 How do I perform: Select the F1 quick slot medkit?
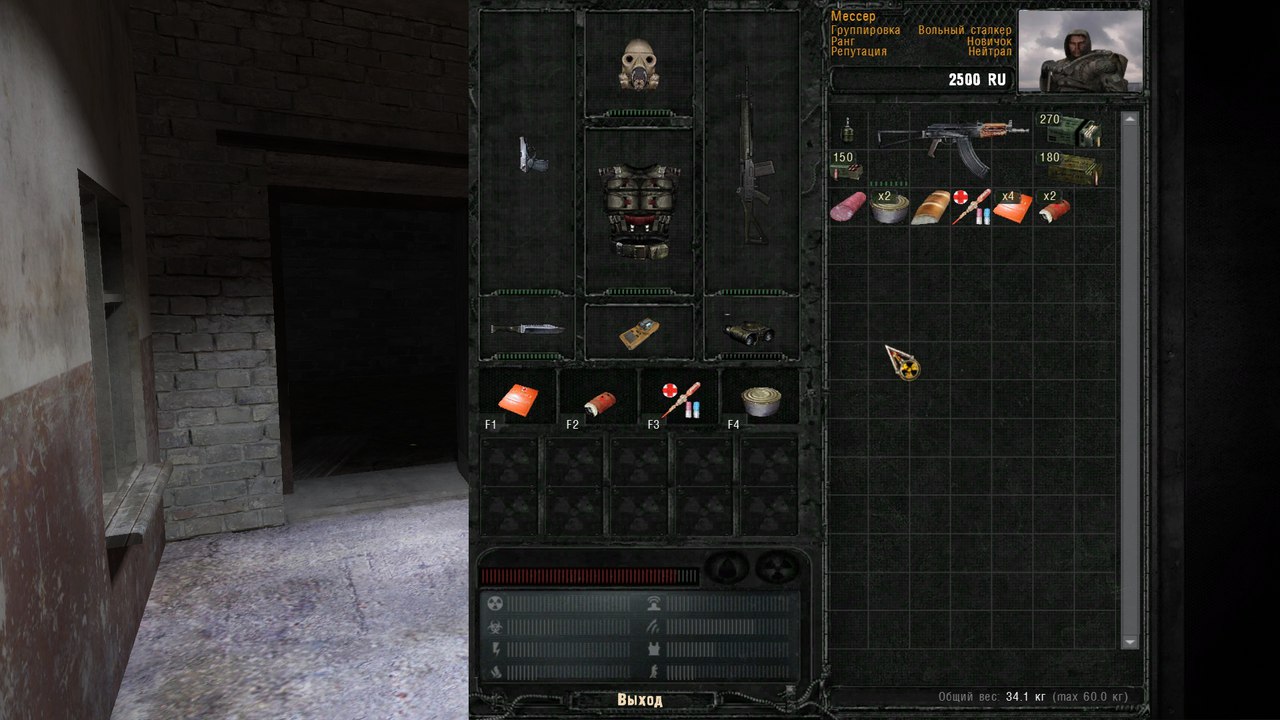[x=519, y=398]
